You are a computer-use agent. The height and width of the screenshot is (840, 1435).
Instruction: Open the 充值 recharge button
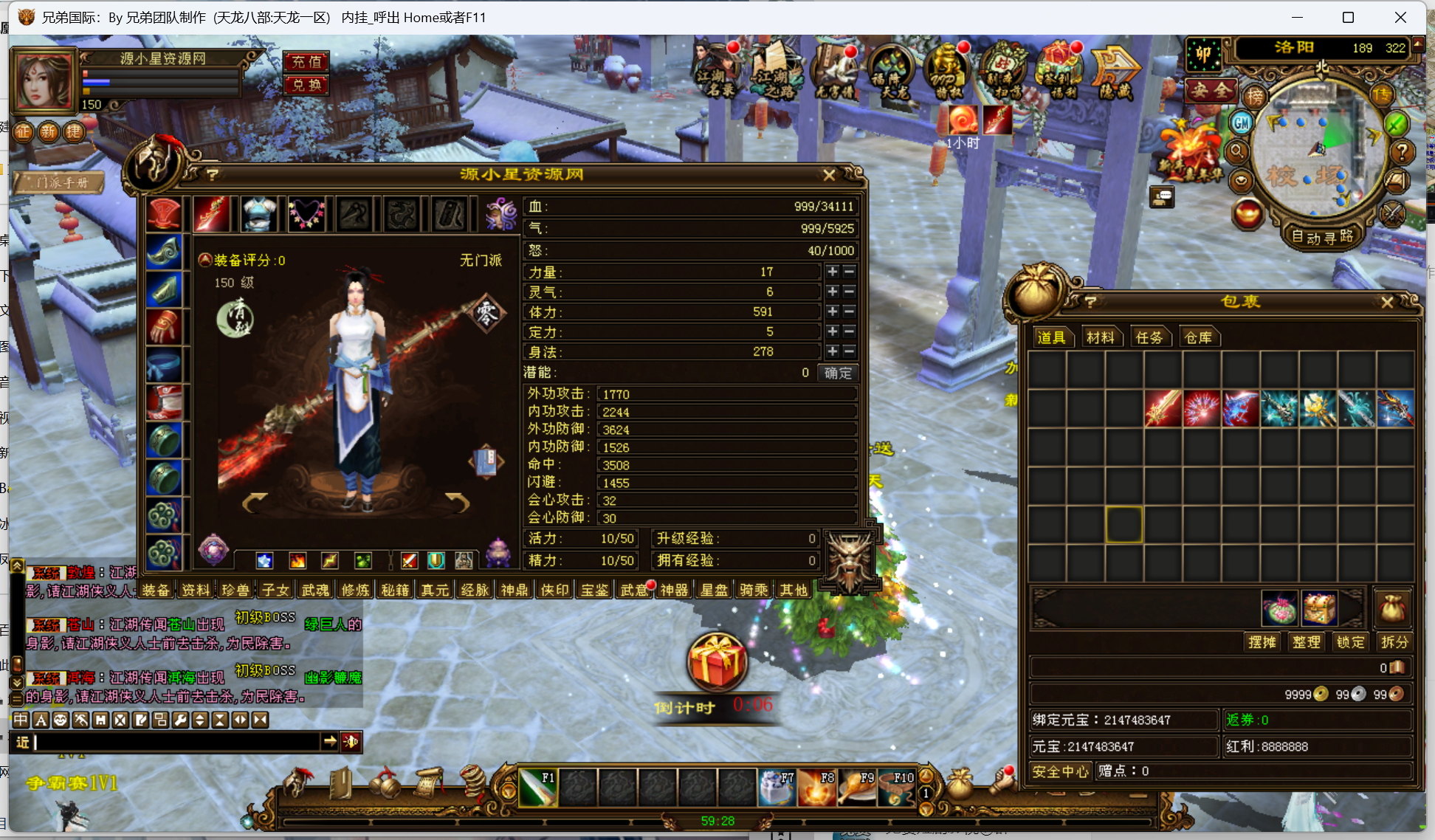click(x=306, y=62)
